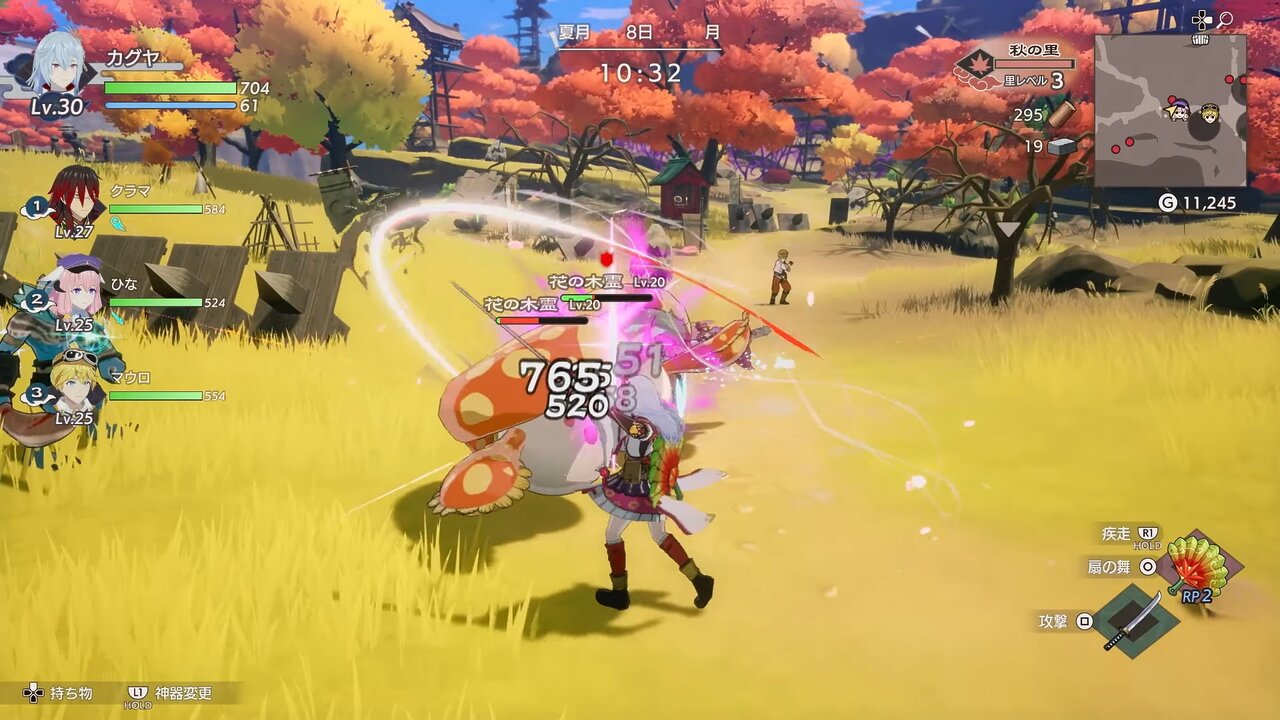Choose party member Kurama's portrait
This screenshot has width=1280, height=720.
click(x=73, y=196)
